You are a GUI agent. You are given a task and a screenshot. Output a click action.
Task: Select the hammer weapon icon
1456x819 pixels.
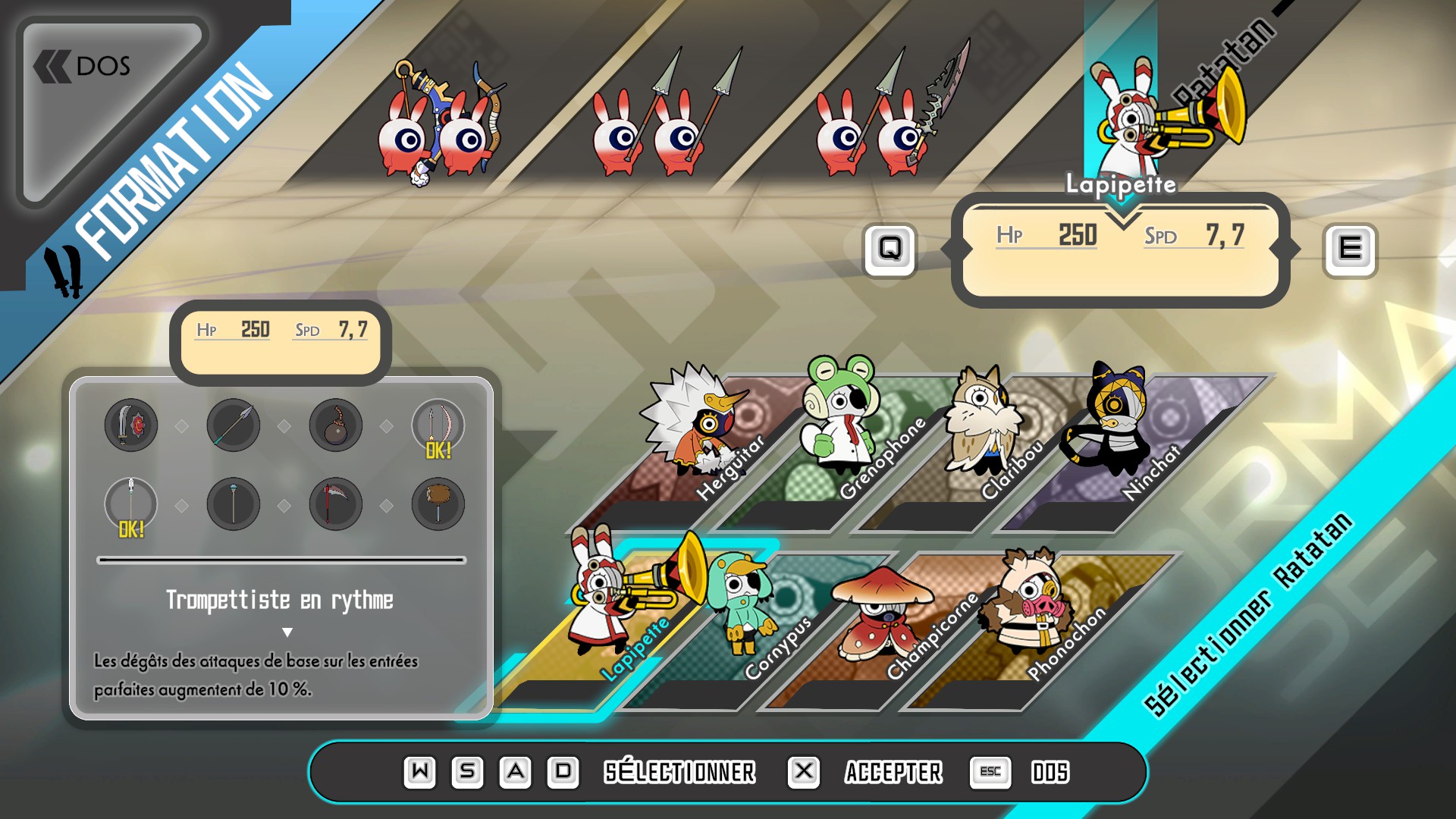pos(438,504)
